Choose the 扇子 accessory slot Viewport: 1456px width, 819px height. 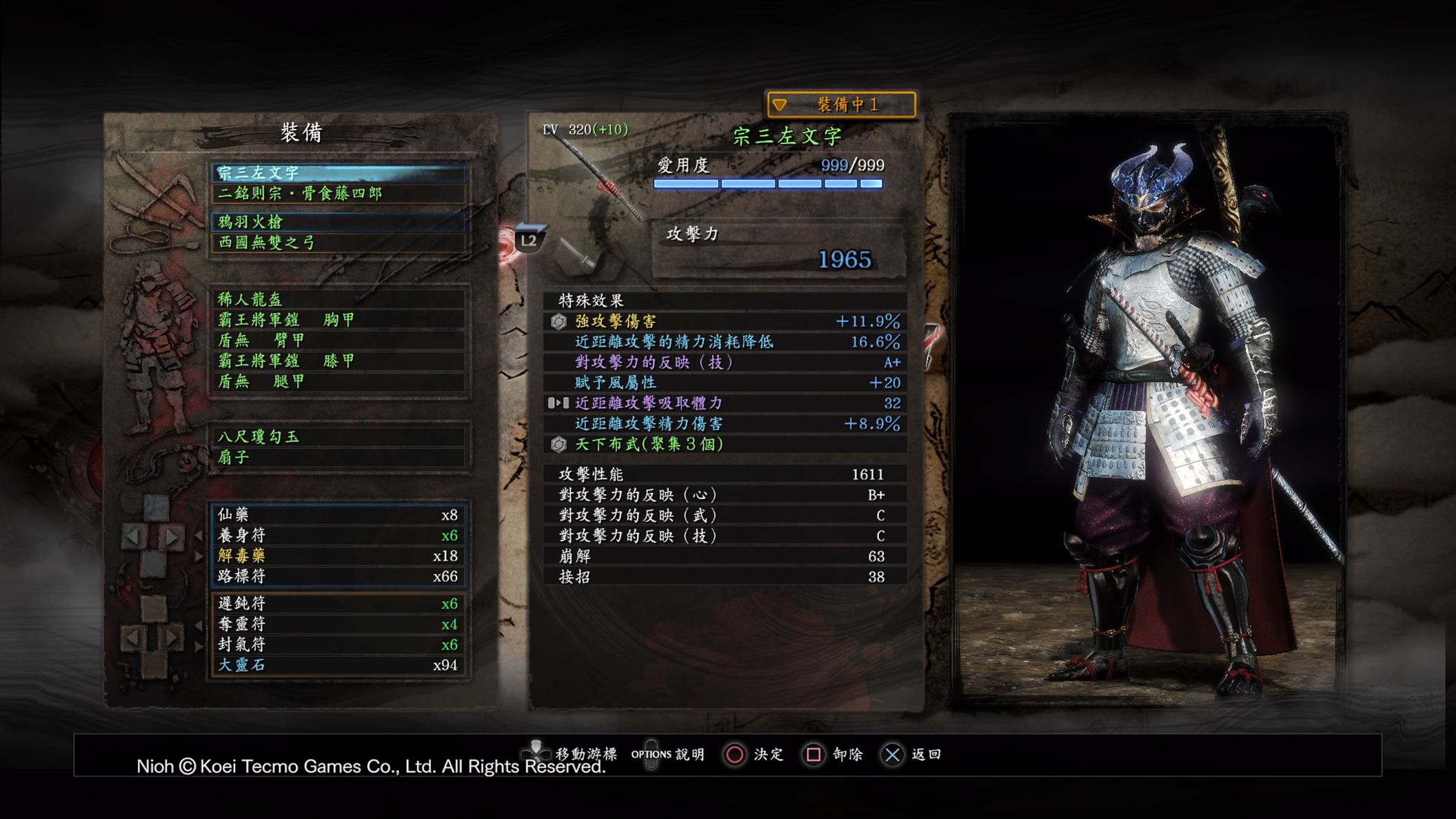(338, 457)
